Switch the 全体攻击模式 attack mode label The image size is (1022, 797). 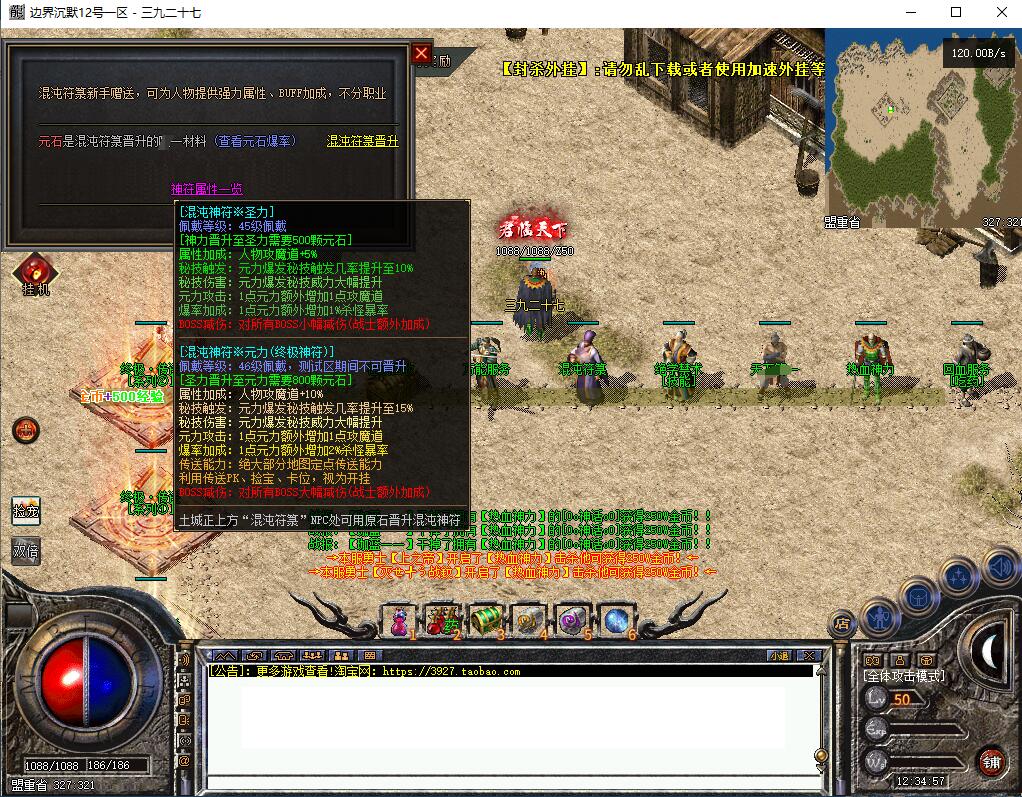pos(904,676)
